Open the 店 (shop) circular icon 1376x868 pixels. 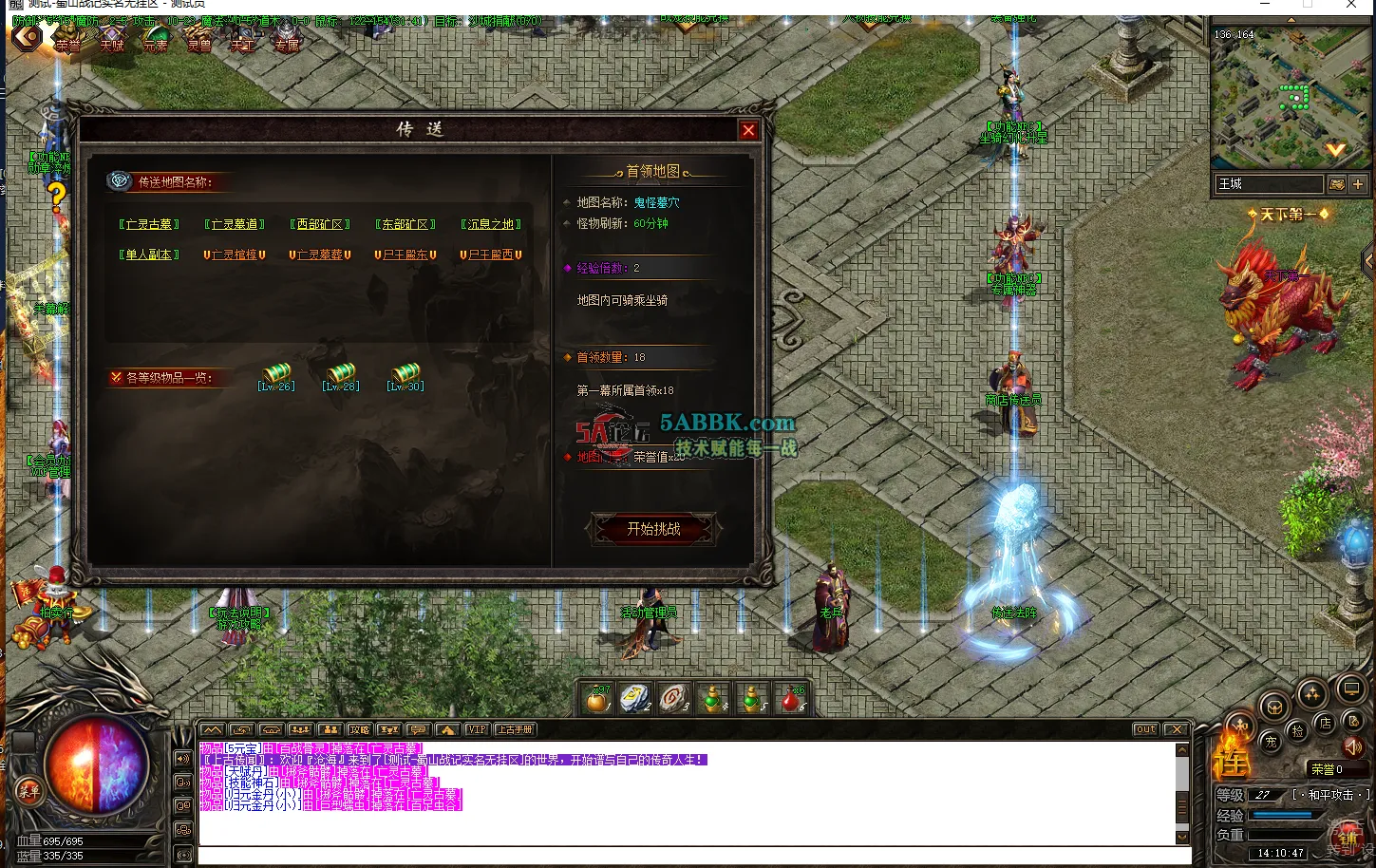[x=1325, y=724]
